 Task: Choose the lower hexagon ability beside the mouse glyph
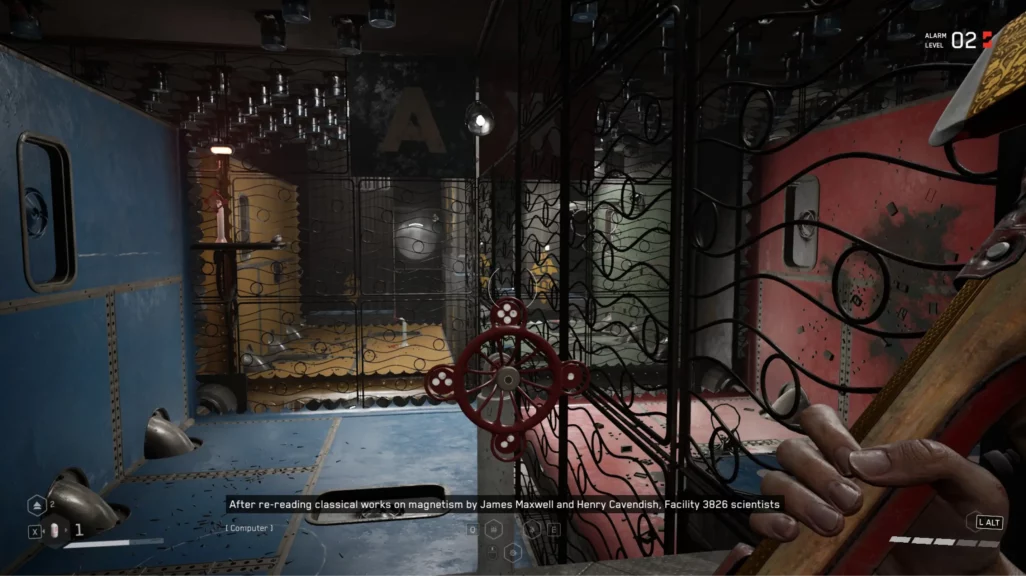tap(513, 551)
